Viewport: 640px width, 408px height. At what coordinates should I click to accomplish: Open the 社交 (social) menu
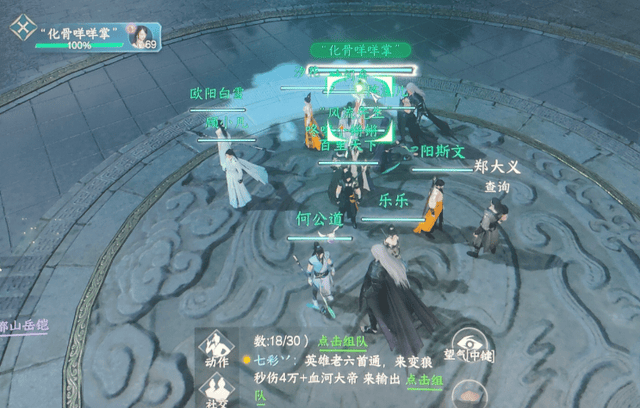point(216,394)
